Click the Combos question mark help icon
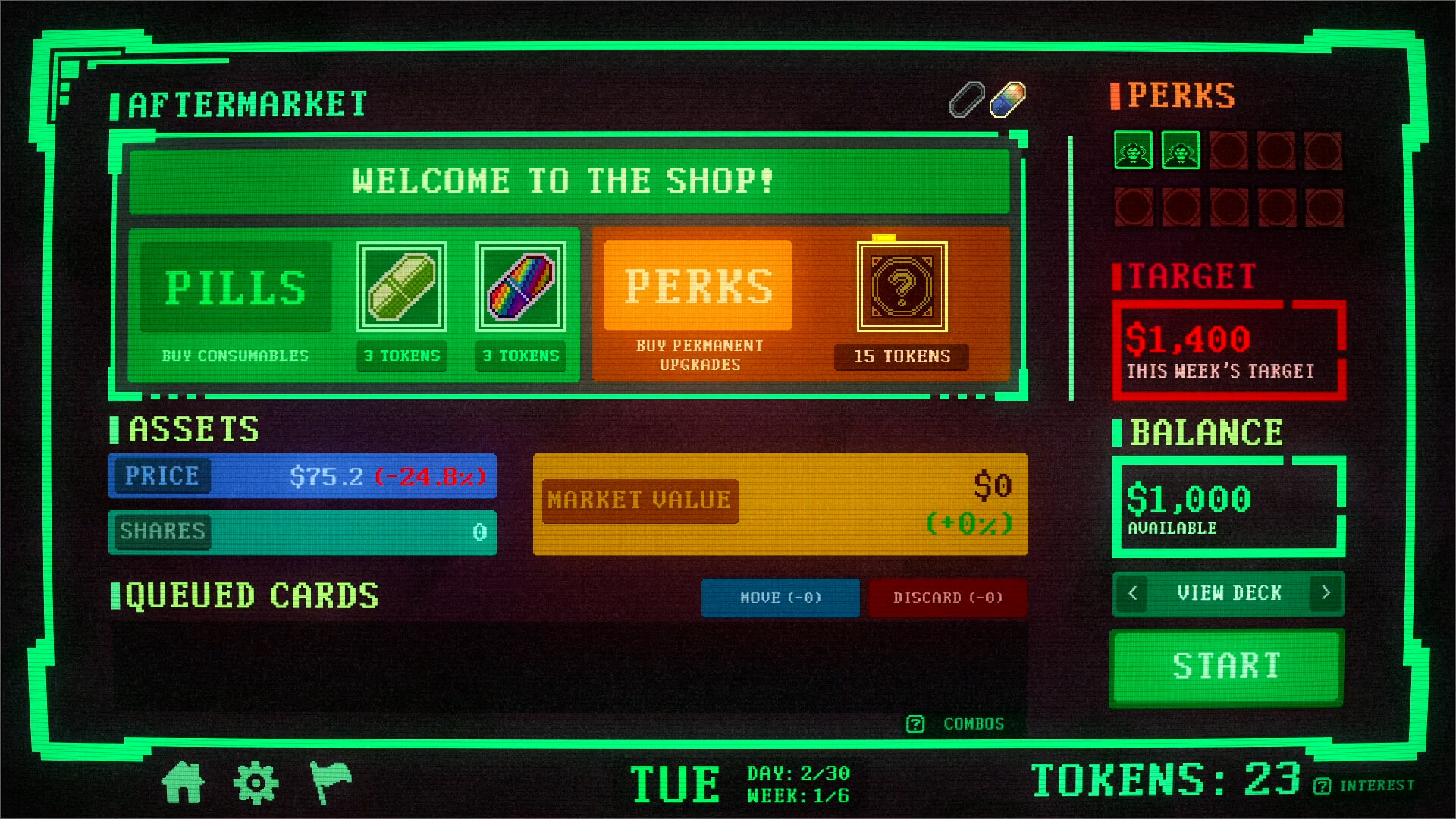The width and height of the screenshot is (1456, 819). [916, 723]
